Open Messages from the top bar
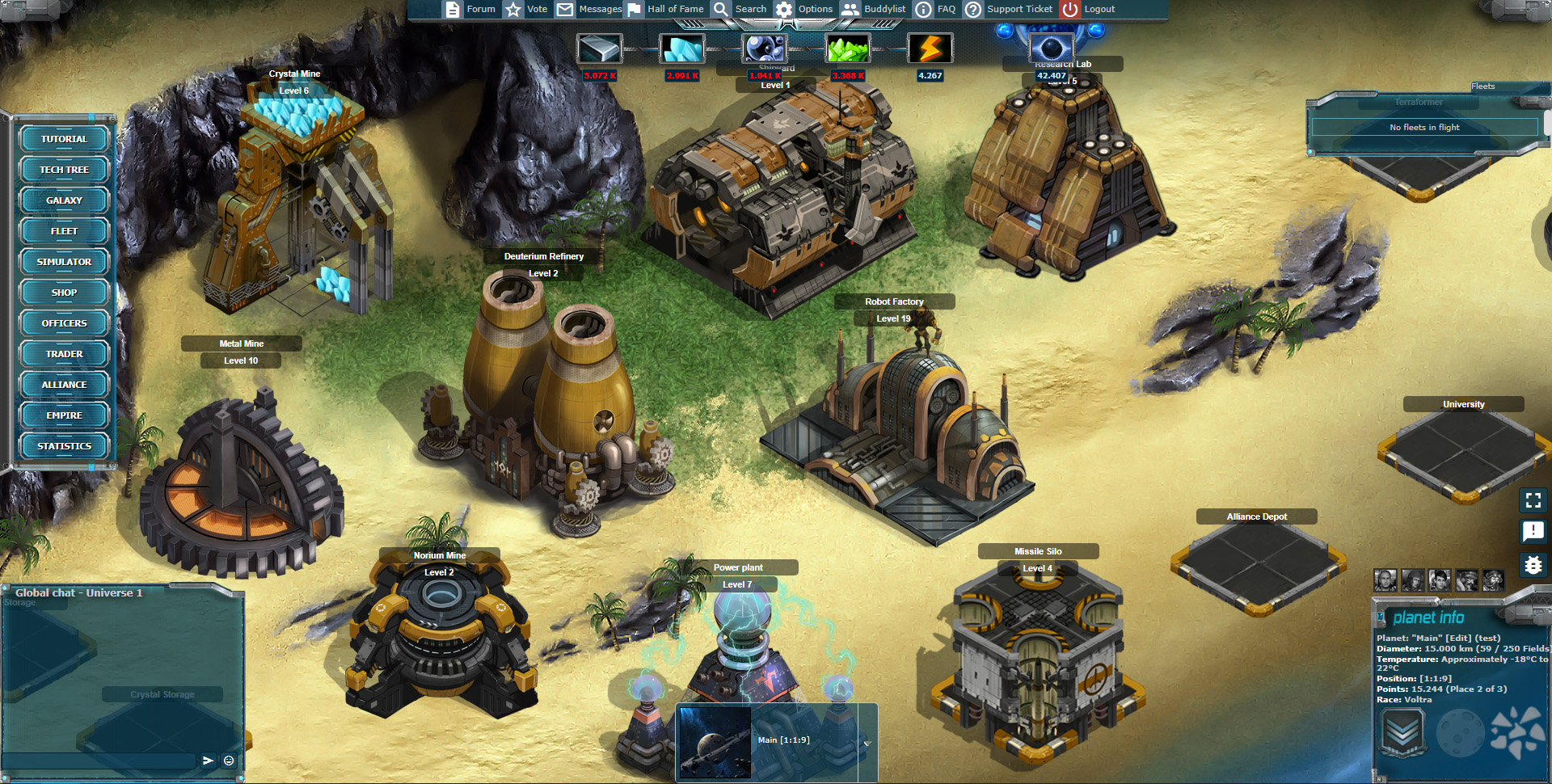 [x=589, y=10]
